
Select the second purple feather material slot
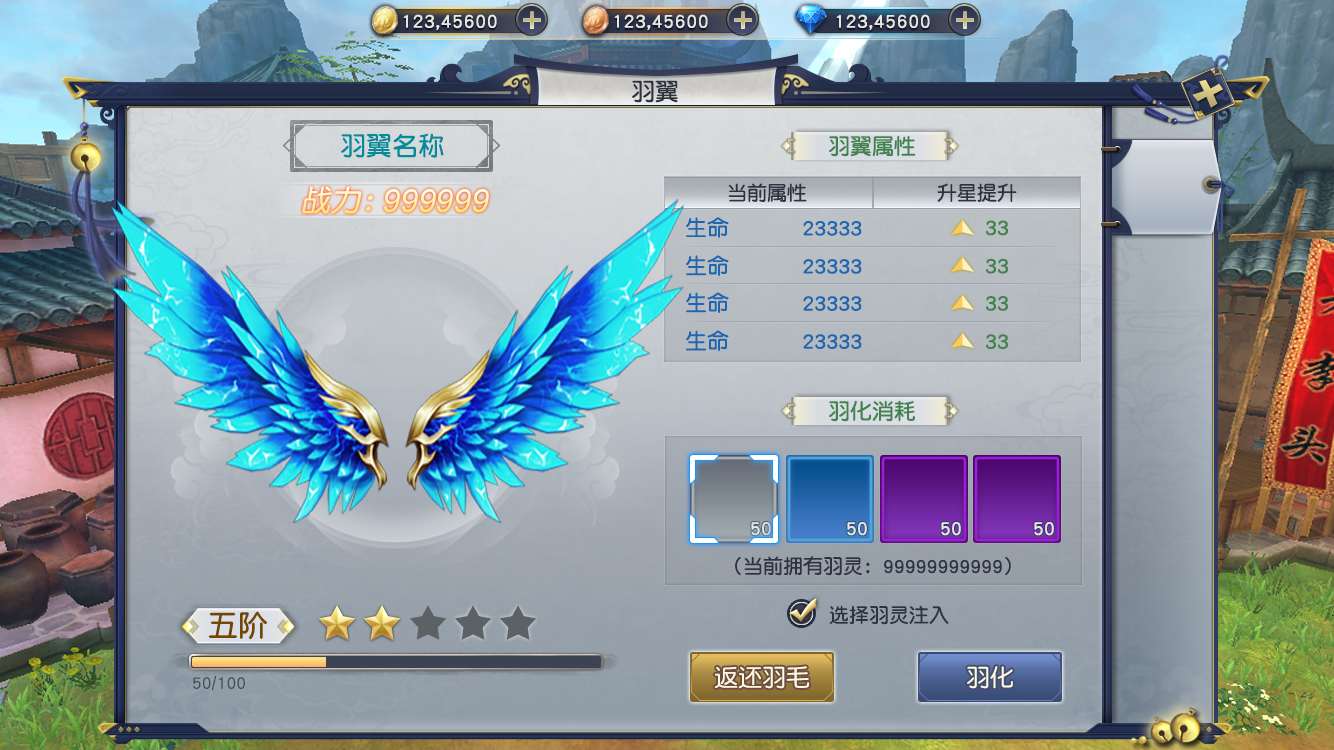(x=1017, y=498)
